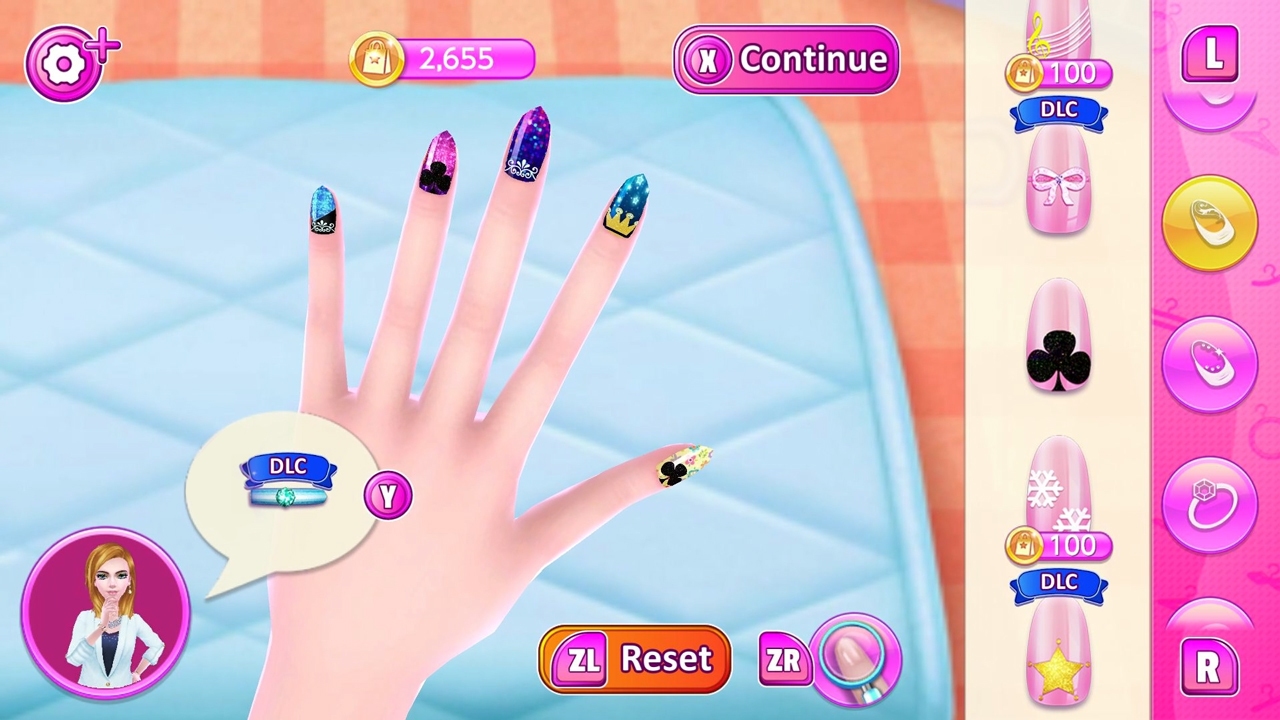The height and width of the screenshot is (720, 1280).
Task: Switch categories with the R shoulder tab
Action: coord(1212,668)
